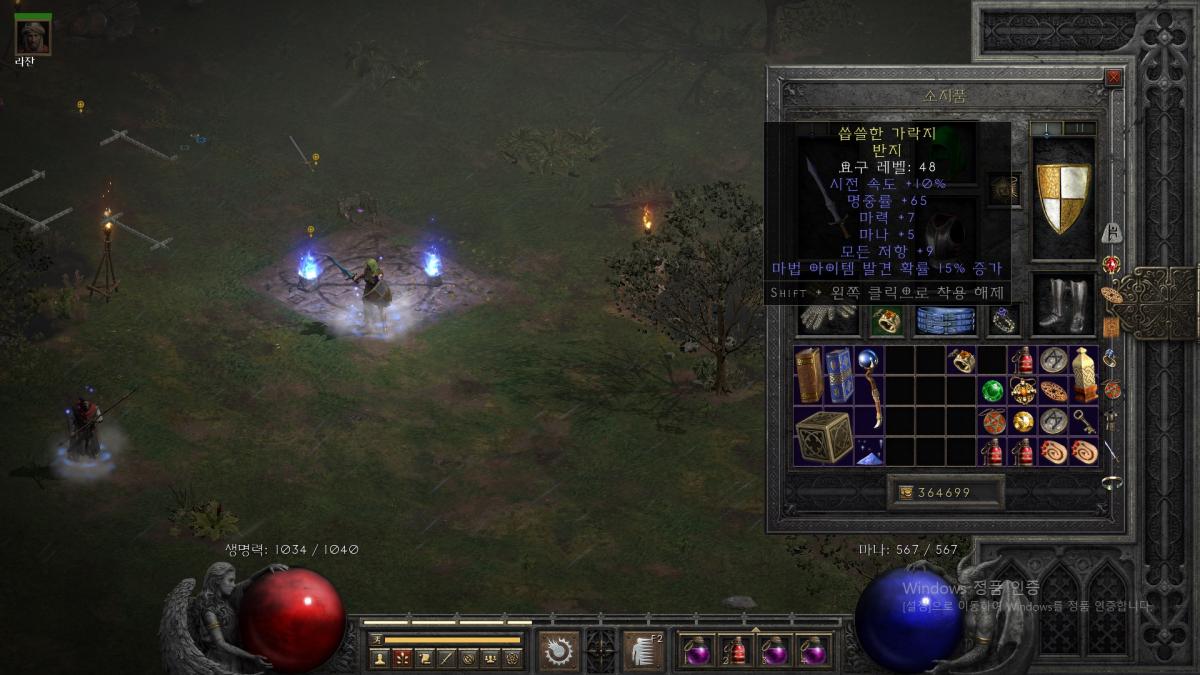Screen dimensions: 1200x675
Task: Close the inventory panel with the red X
Action: pyautogui.click(x=1113, y=78)
